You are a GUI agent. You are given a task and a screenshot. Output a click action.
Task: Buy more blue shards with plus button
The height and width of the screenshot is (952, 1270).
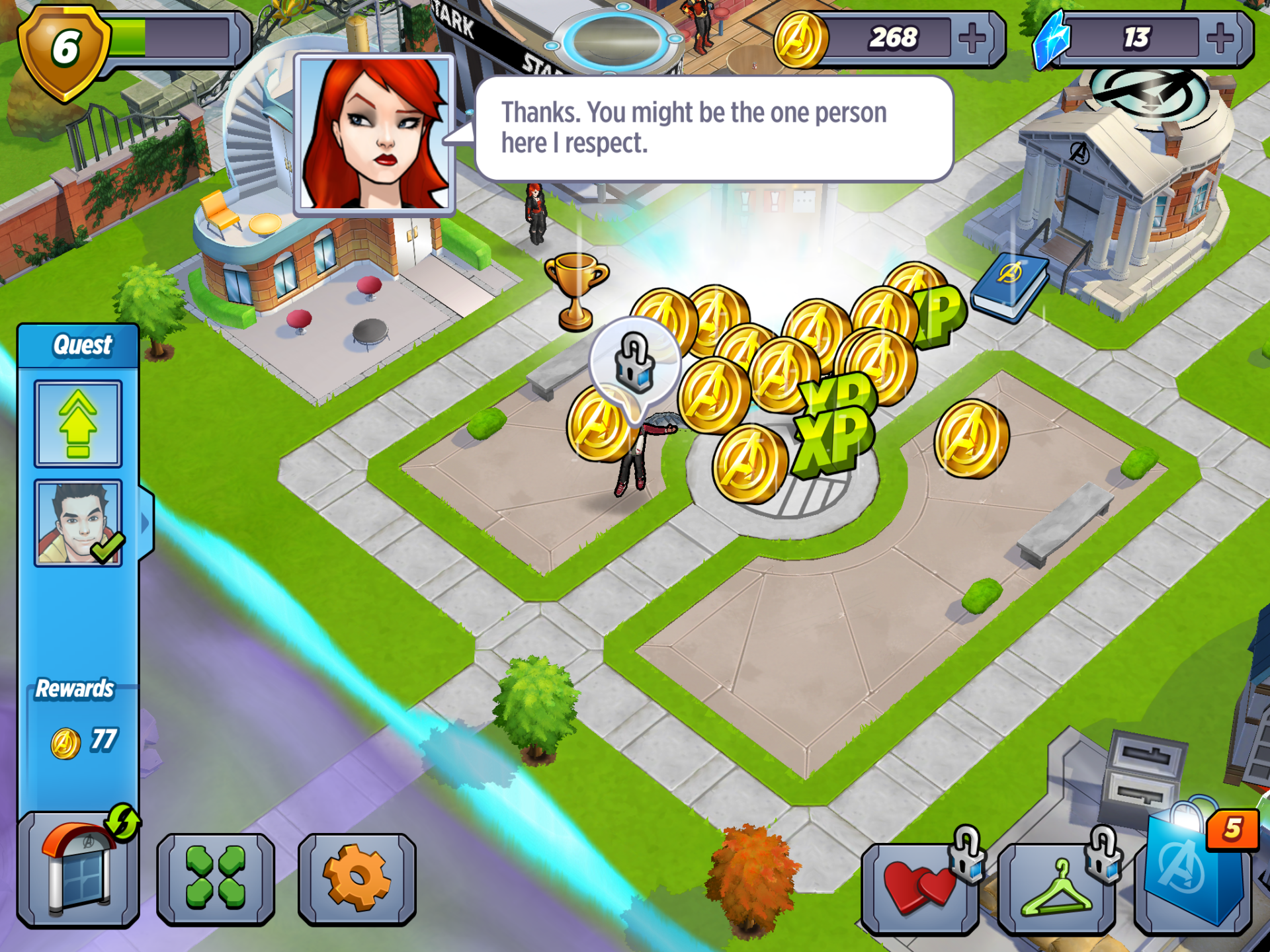tap(1219, 39)
